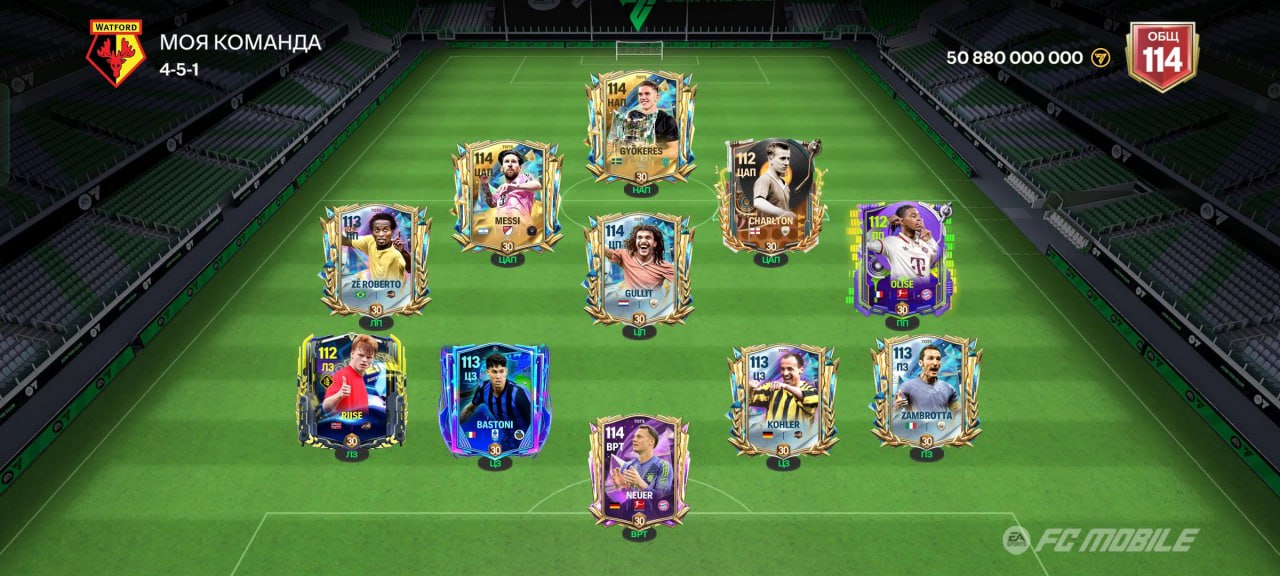Select the Riise left-back card
The image size is (1280, 576).
coord(351,391)
